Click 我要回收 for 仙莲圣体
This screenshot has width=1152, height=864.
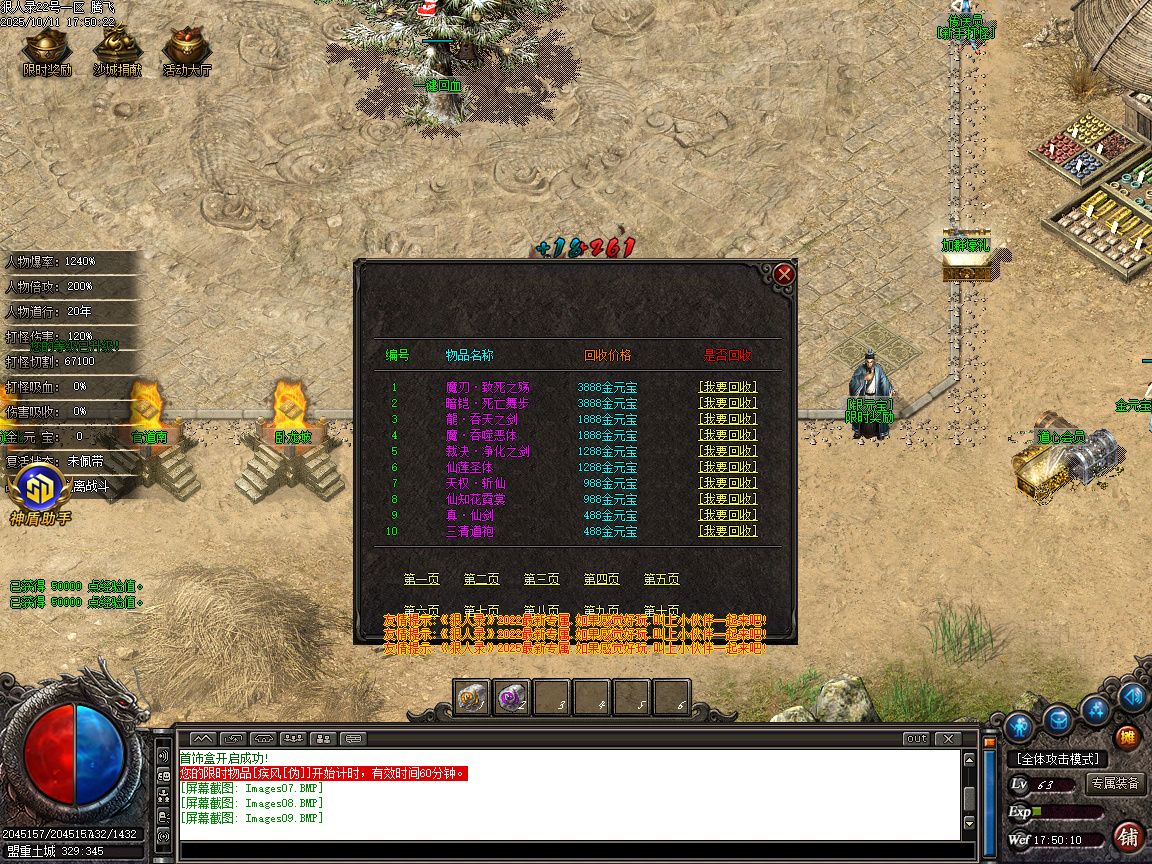(x=727, y=467)
